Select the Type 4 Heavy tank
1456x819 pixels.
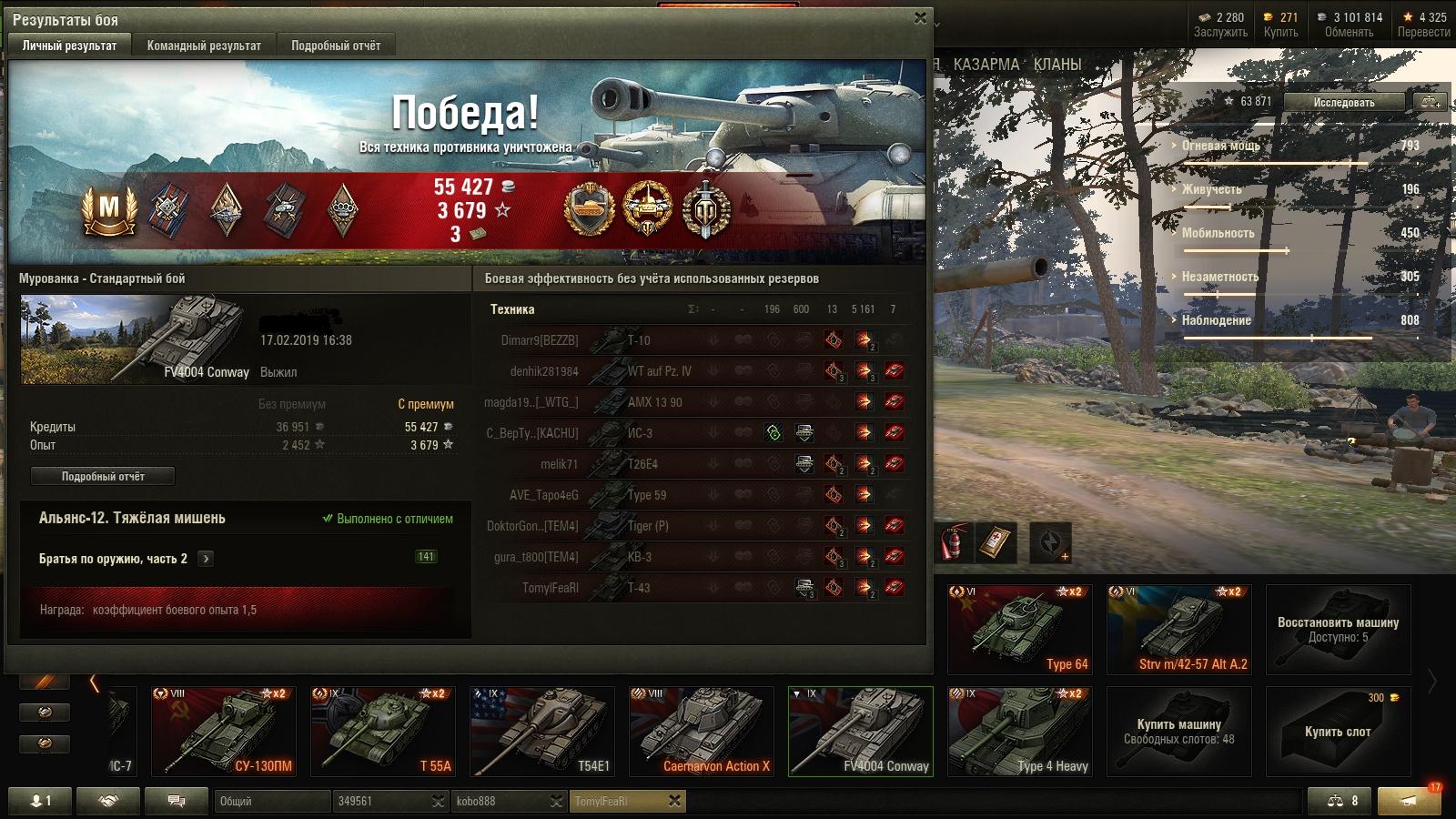1019,731
